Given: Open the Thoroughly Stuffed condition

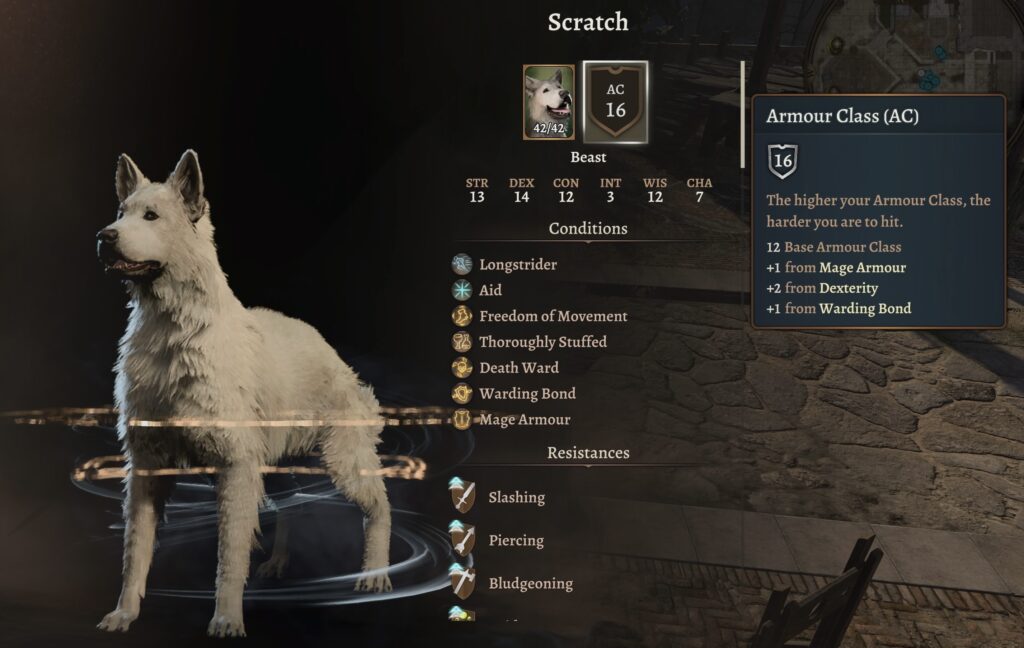Looking at the screenshot, I should 542,342.
